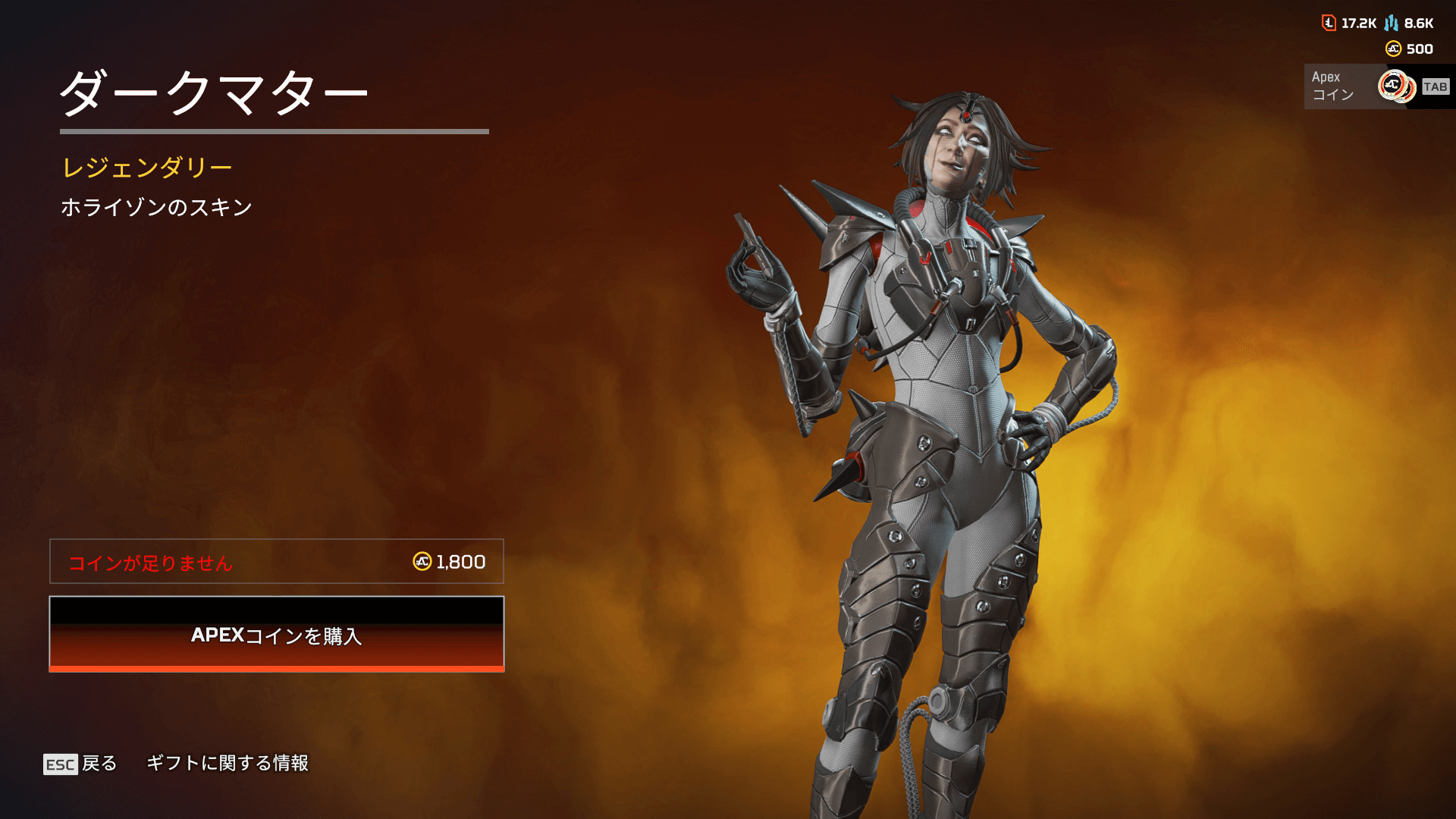Screen dimensions: 1456x819
Task: Select the 1,800 coin price row
Action: pyautogui.click(x=277, y=562)
